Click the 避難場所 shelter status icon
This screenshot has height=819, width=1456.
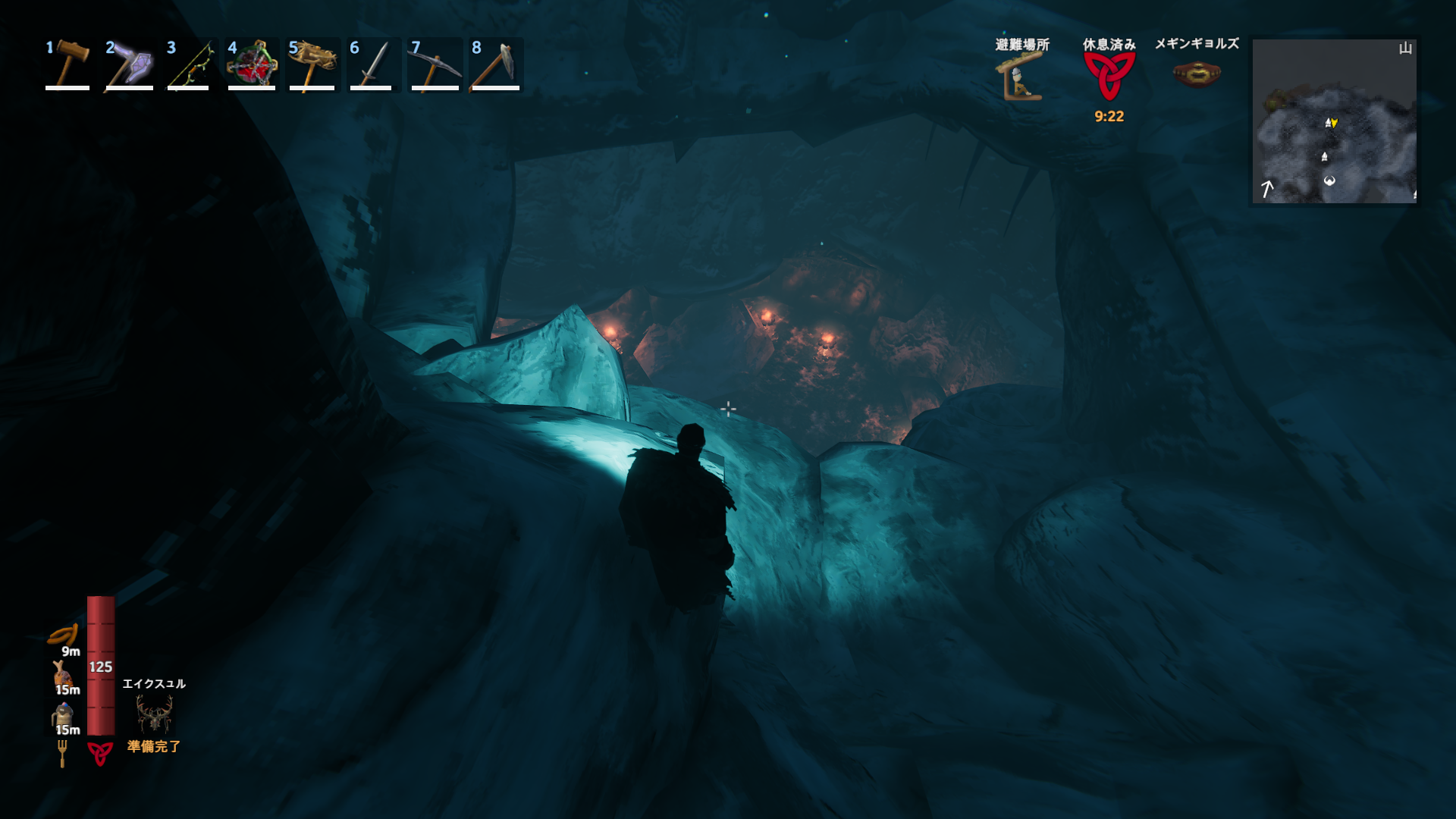(1021, 78)
